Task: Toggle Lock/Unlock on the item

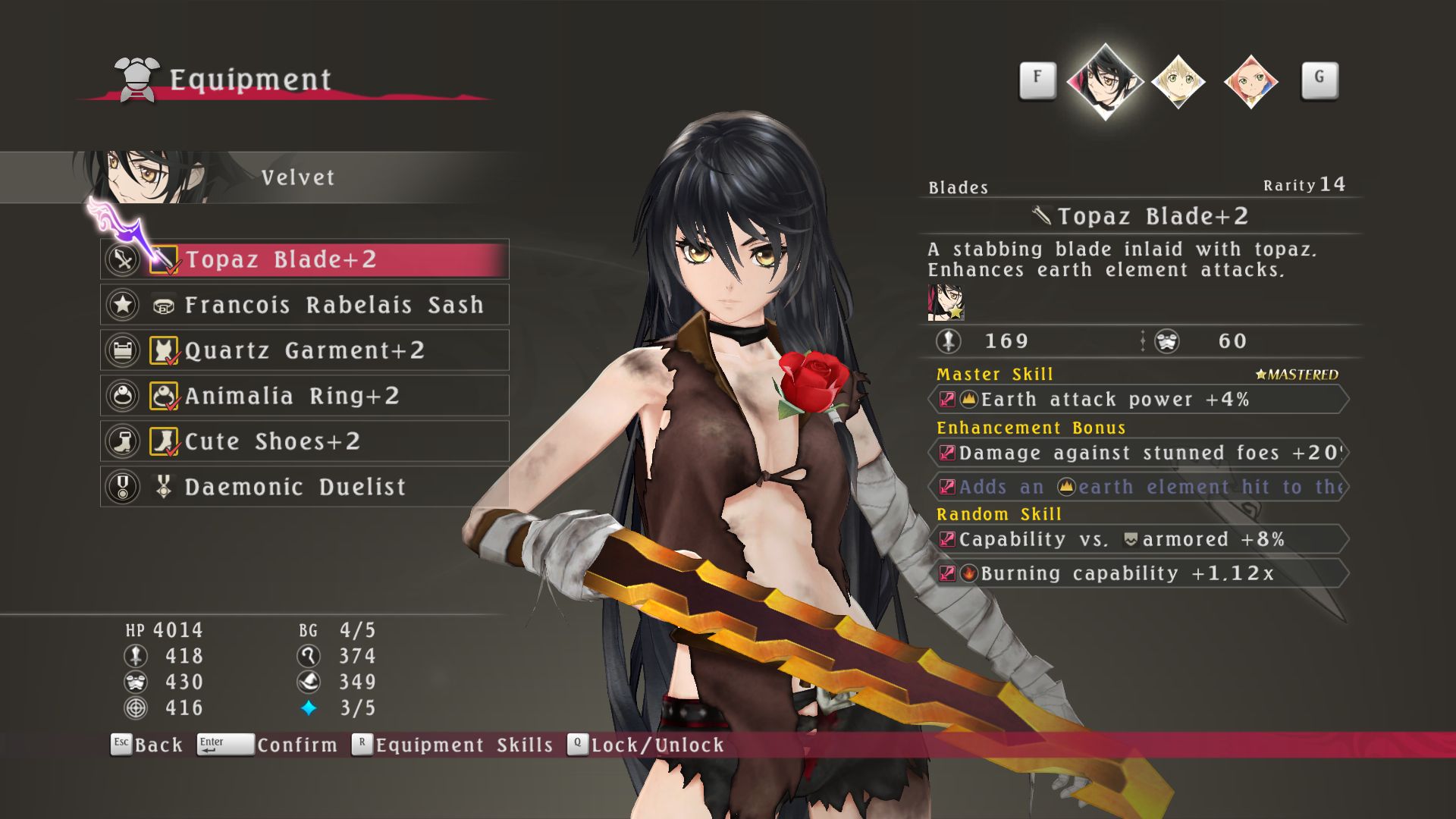Action: click(646, 745)
